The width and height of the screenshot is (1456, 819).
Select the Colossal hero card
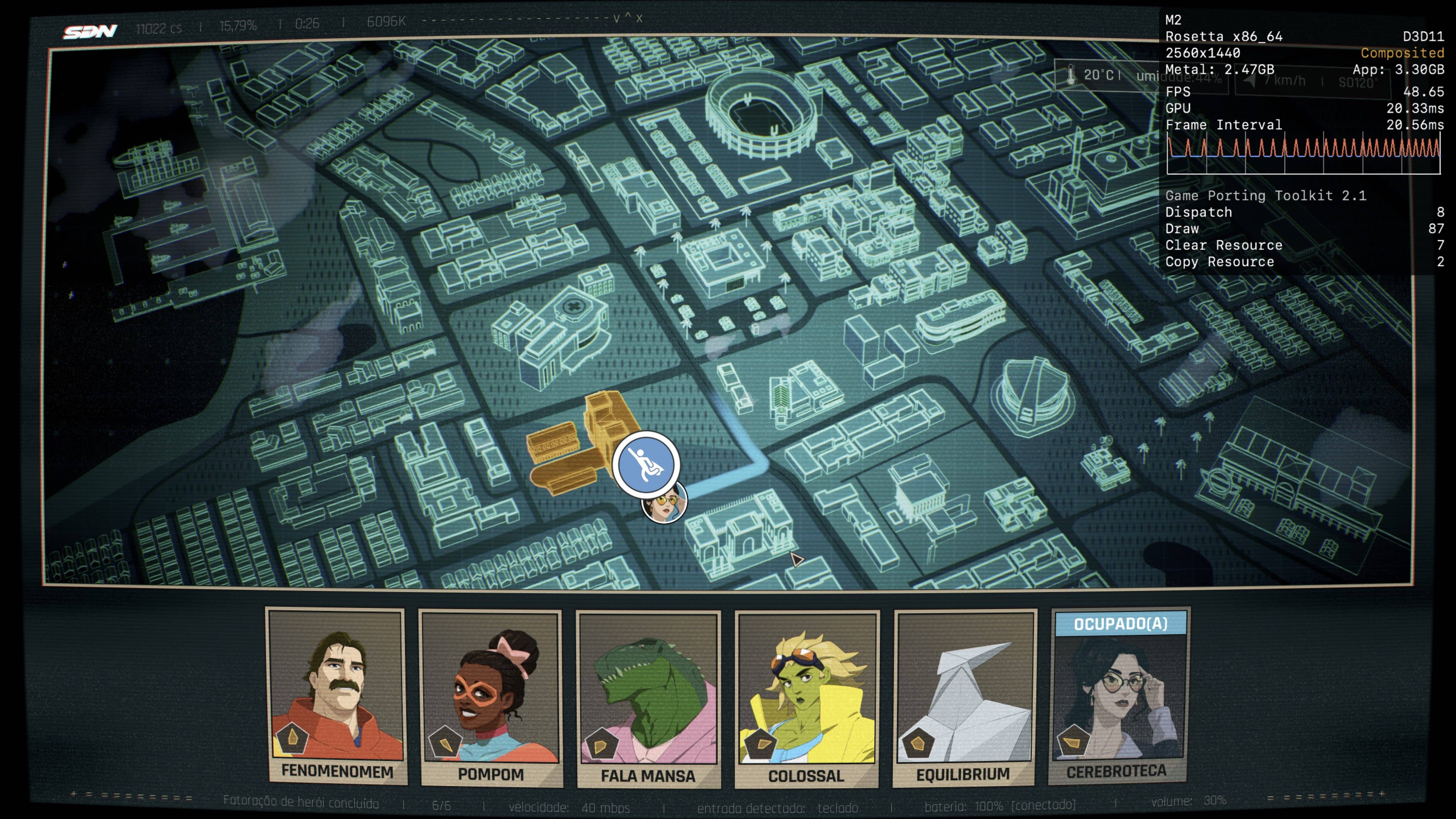pos(807,699)
